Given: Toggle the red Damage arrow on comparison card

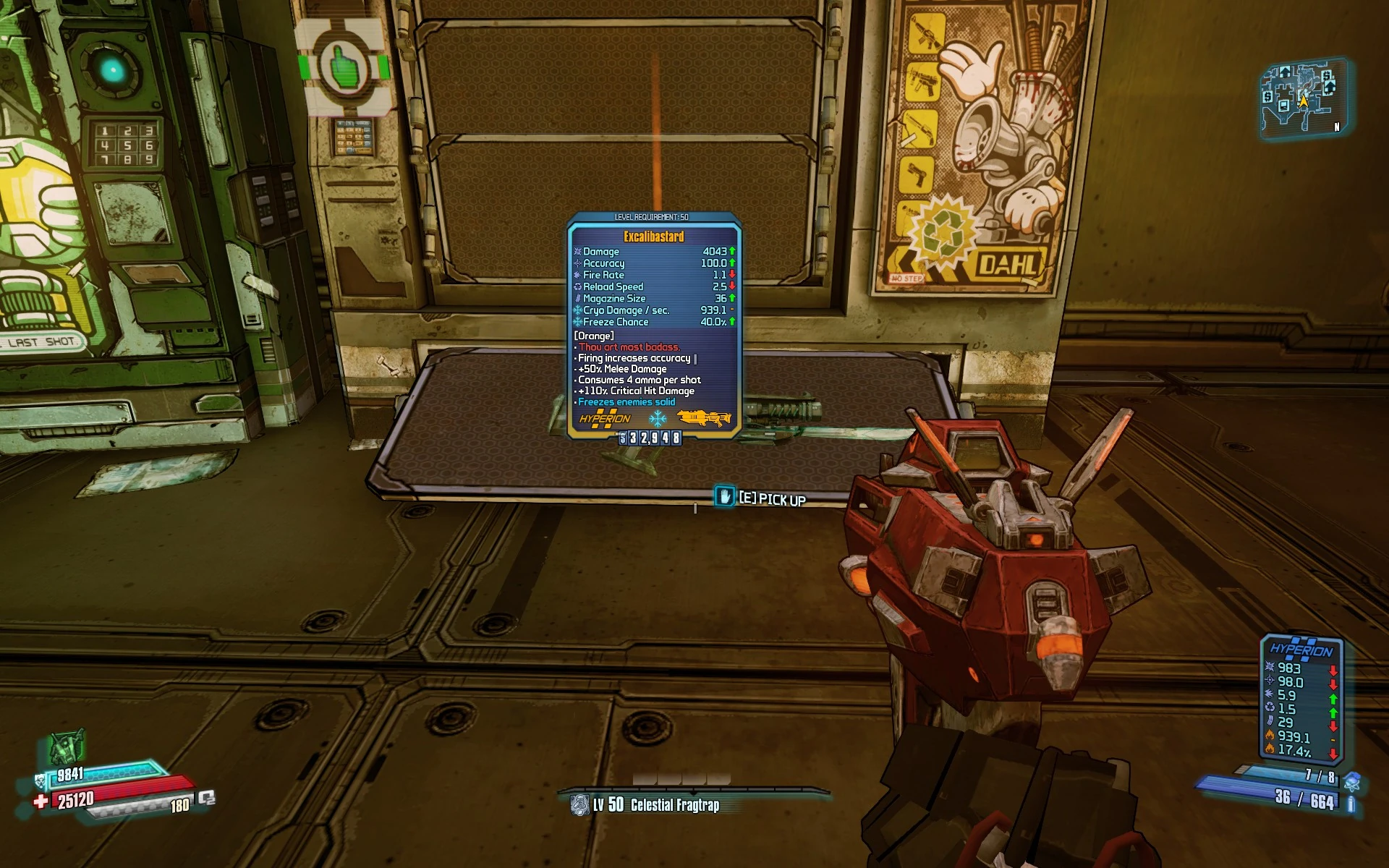Looking at the screenshot, I should coord(1333,670).
